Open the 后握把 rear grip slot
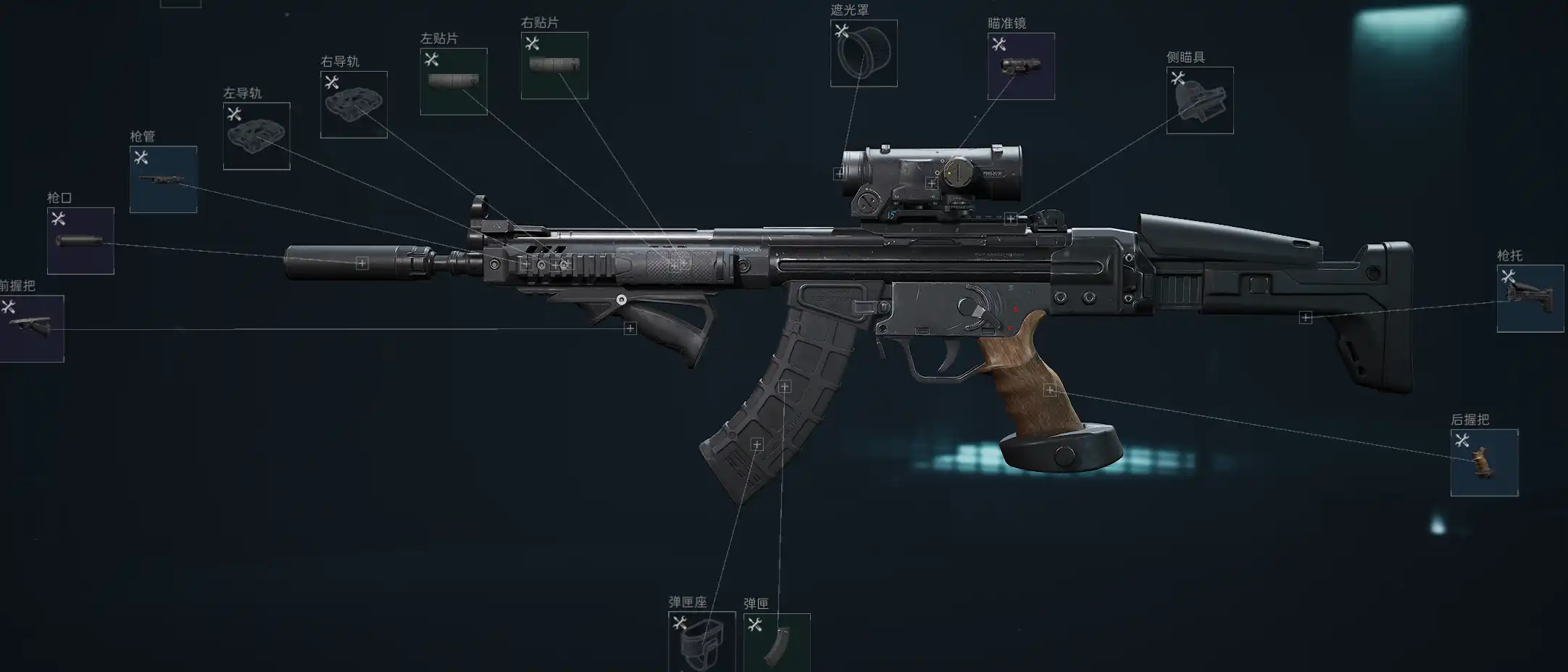Screen dimensions: 1568x672 click(x=1484, y=462)
